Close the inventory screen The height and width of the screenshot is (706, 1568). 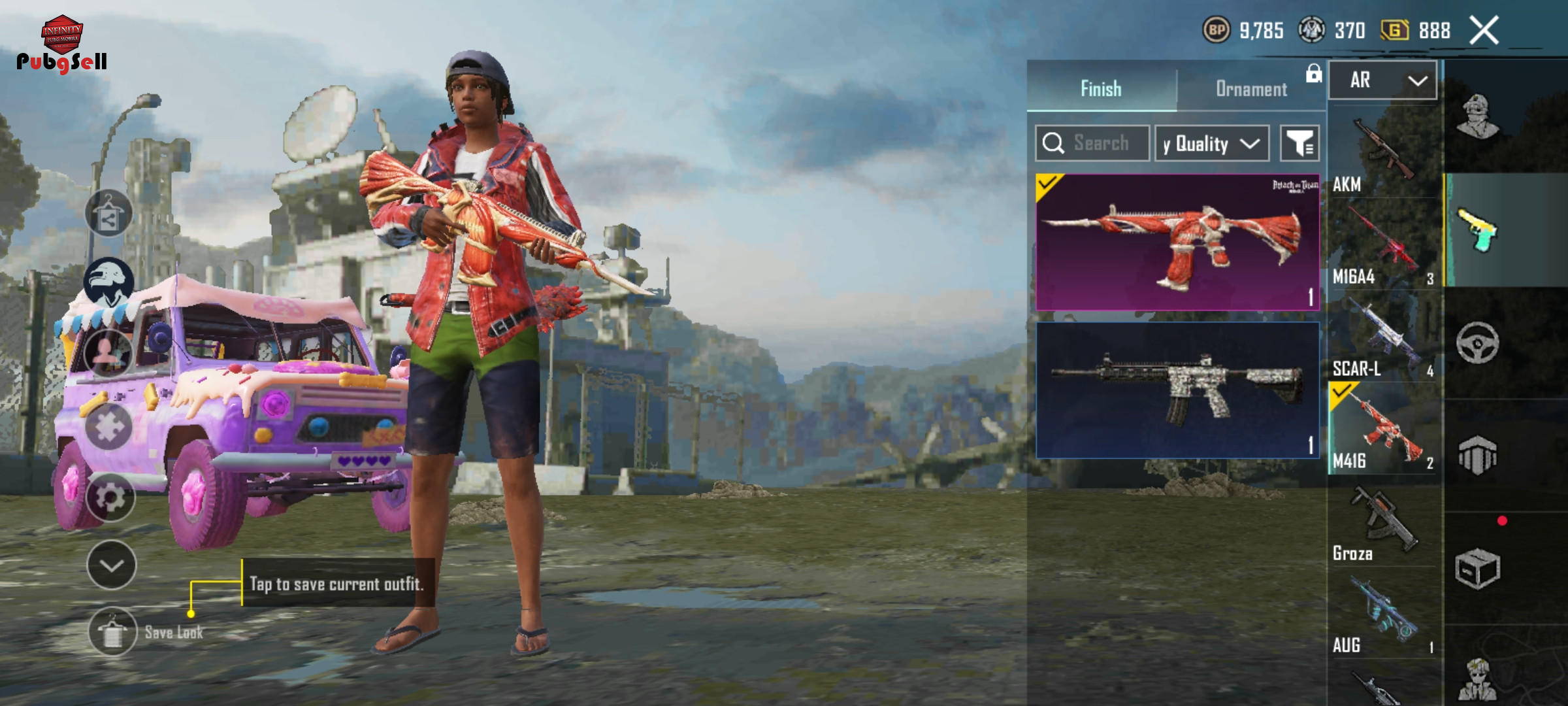coord(1484,31)
